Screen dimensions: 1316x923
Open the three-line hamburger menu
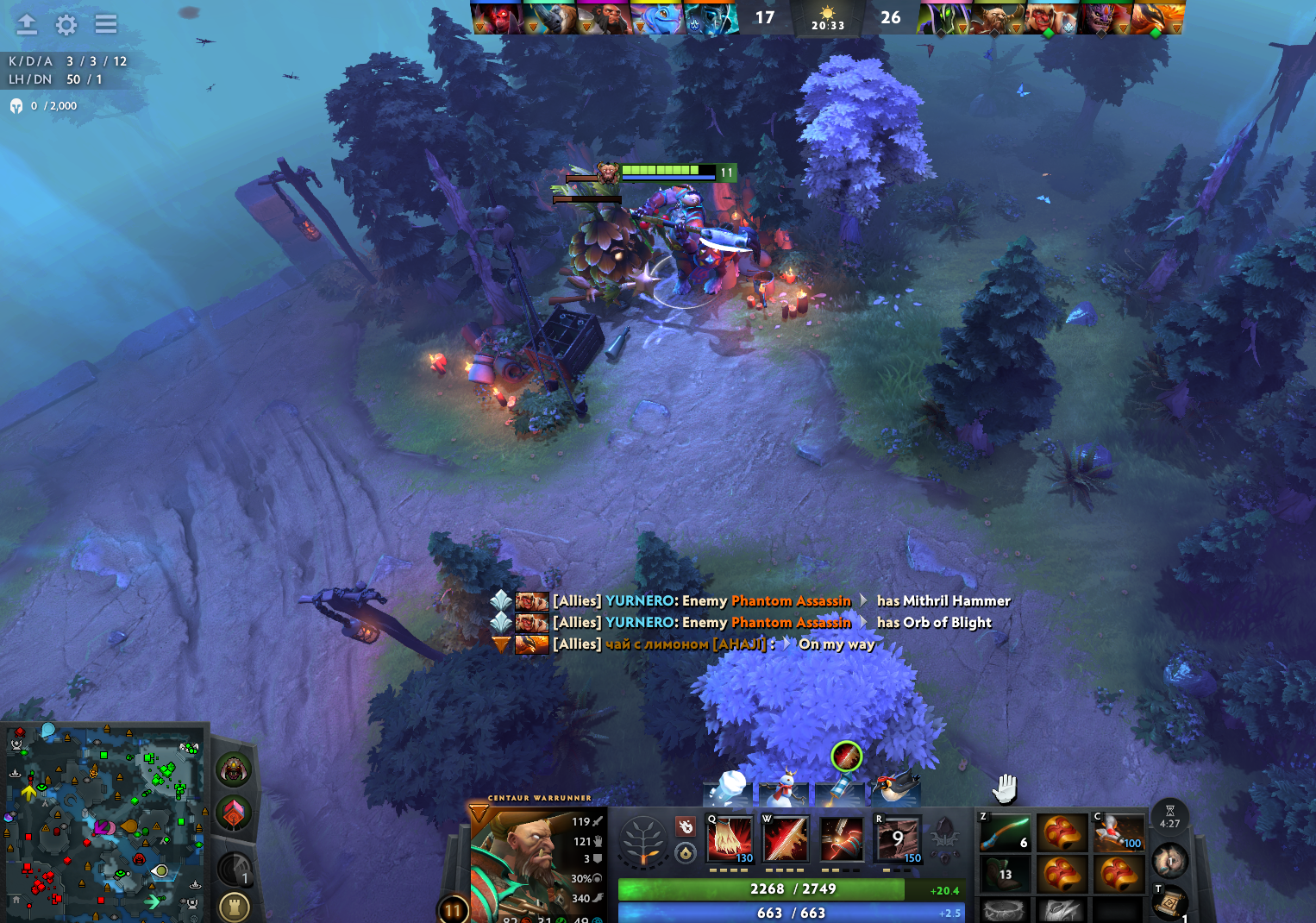(x=106, y=24)
